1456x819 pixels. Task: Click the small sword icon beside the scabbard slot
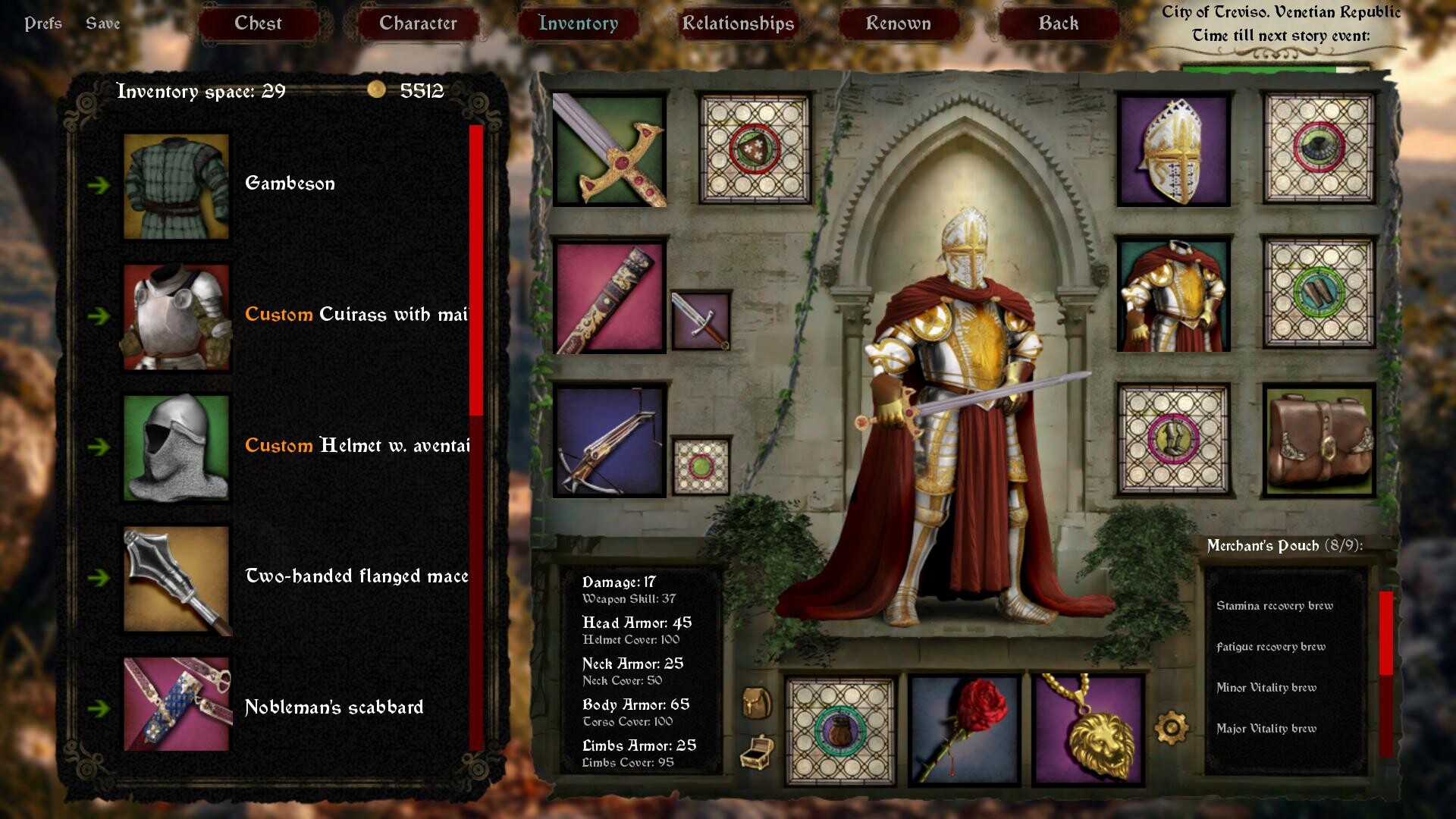coord(698,318)
